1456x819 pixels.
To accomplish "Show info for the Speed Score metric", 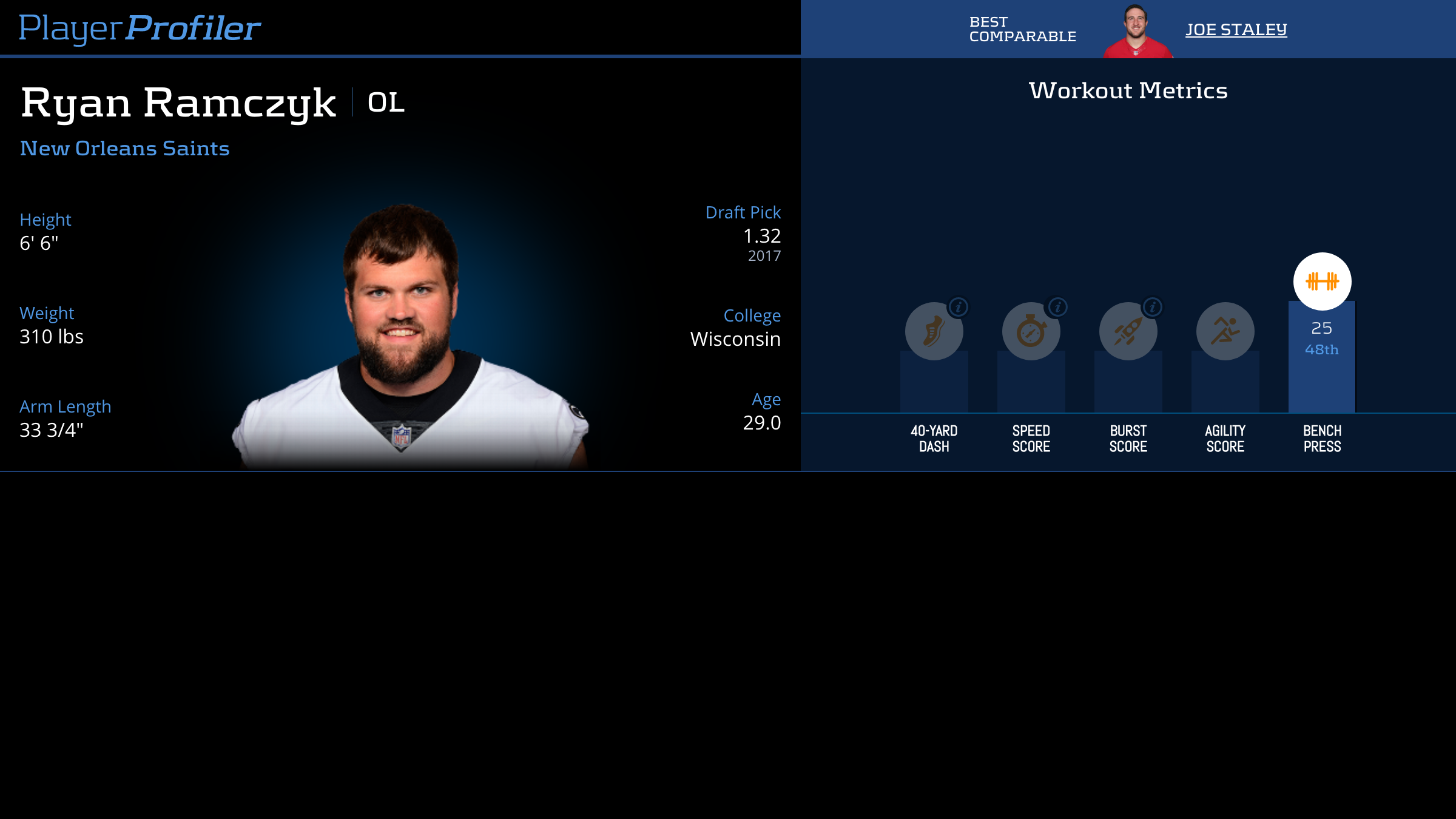I will click(x=1057, y=308).
